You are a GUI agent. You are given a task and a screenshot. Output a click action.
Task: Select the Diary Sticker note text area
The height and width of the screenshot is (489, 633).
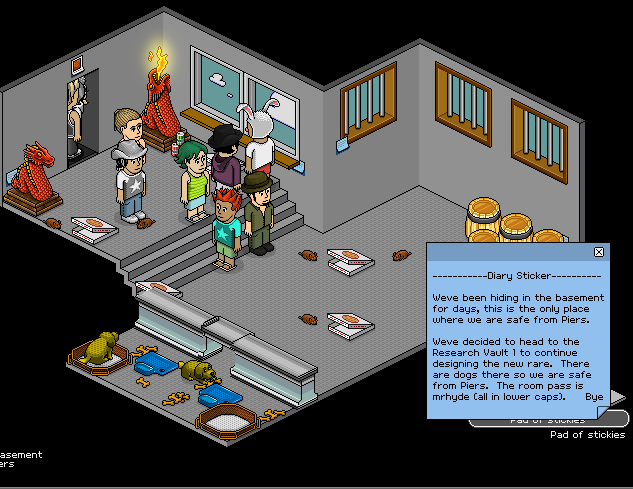518,340
